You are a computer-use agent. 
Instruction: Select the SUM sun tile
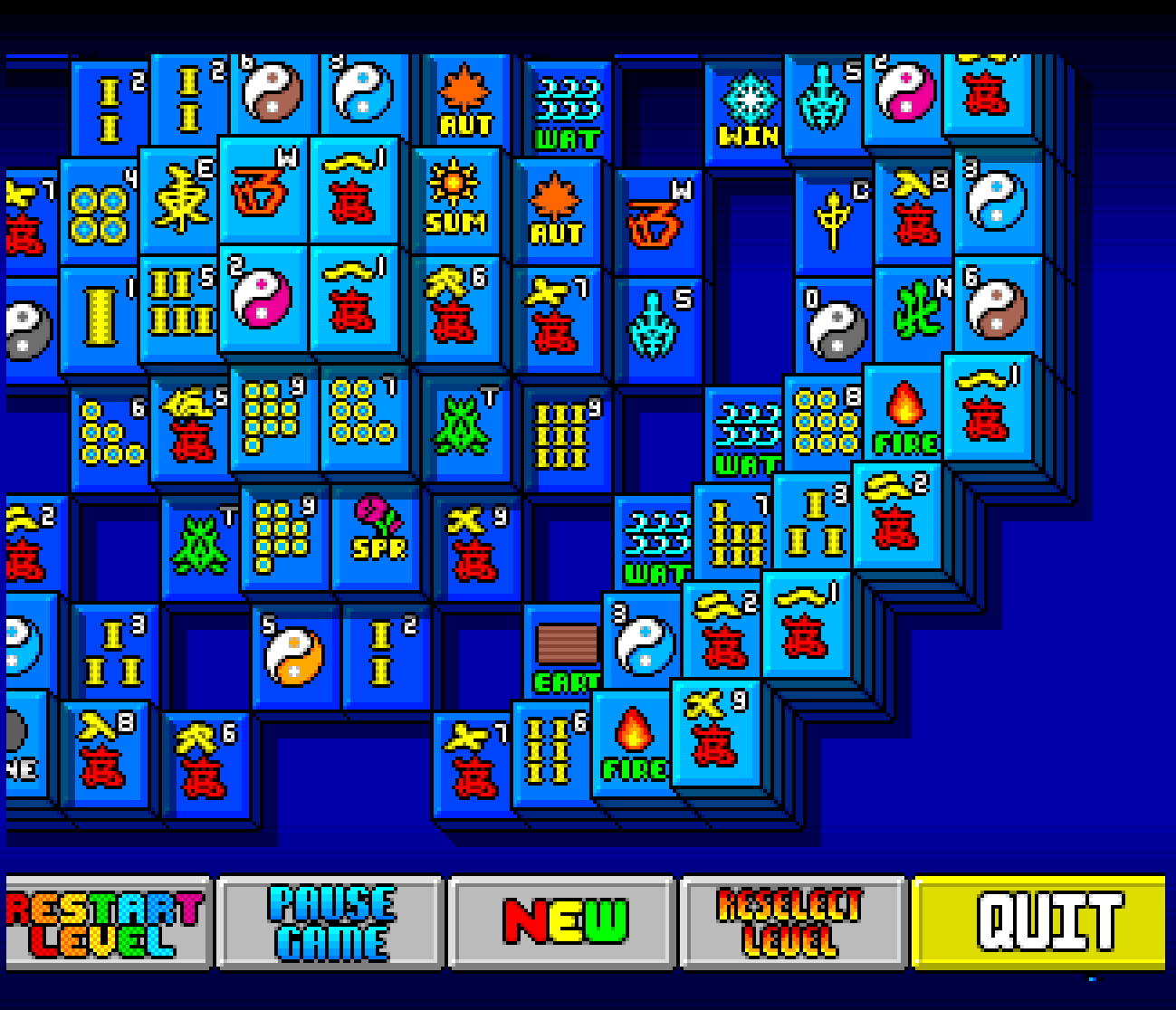(x=456, y=199)
